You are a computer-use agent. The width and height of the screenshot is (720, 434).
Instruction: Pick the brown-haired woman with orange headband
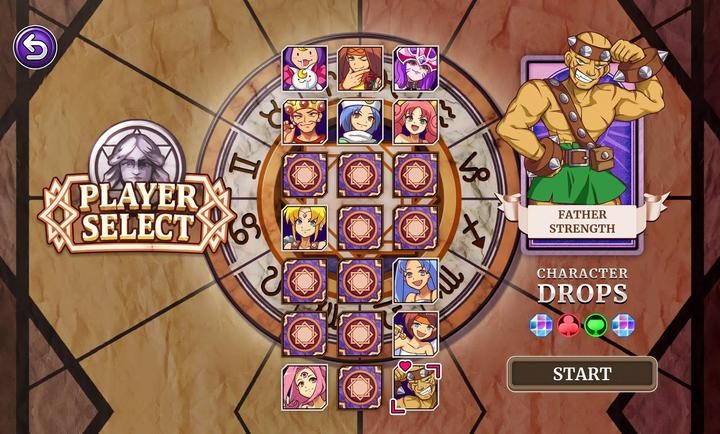coord(415,334)
